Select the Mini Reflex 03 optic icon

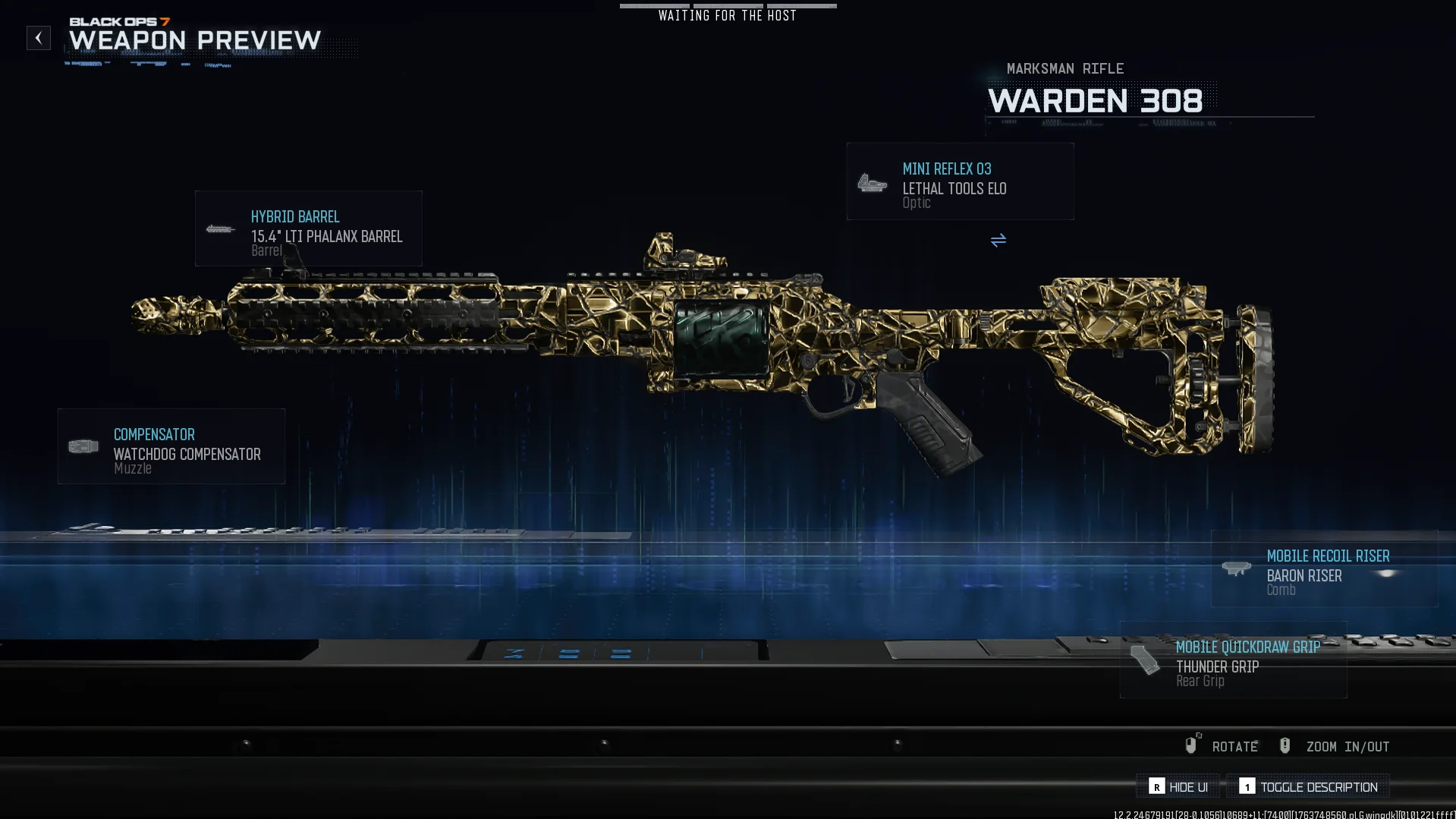[x=873, y=183]
